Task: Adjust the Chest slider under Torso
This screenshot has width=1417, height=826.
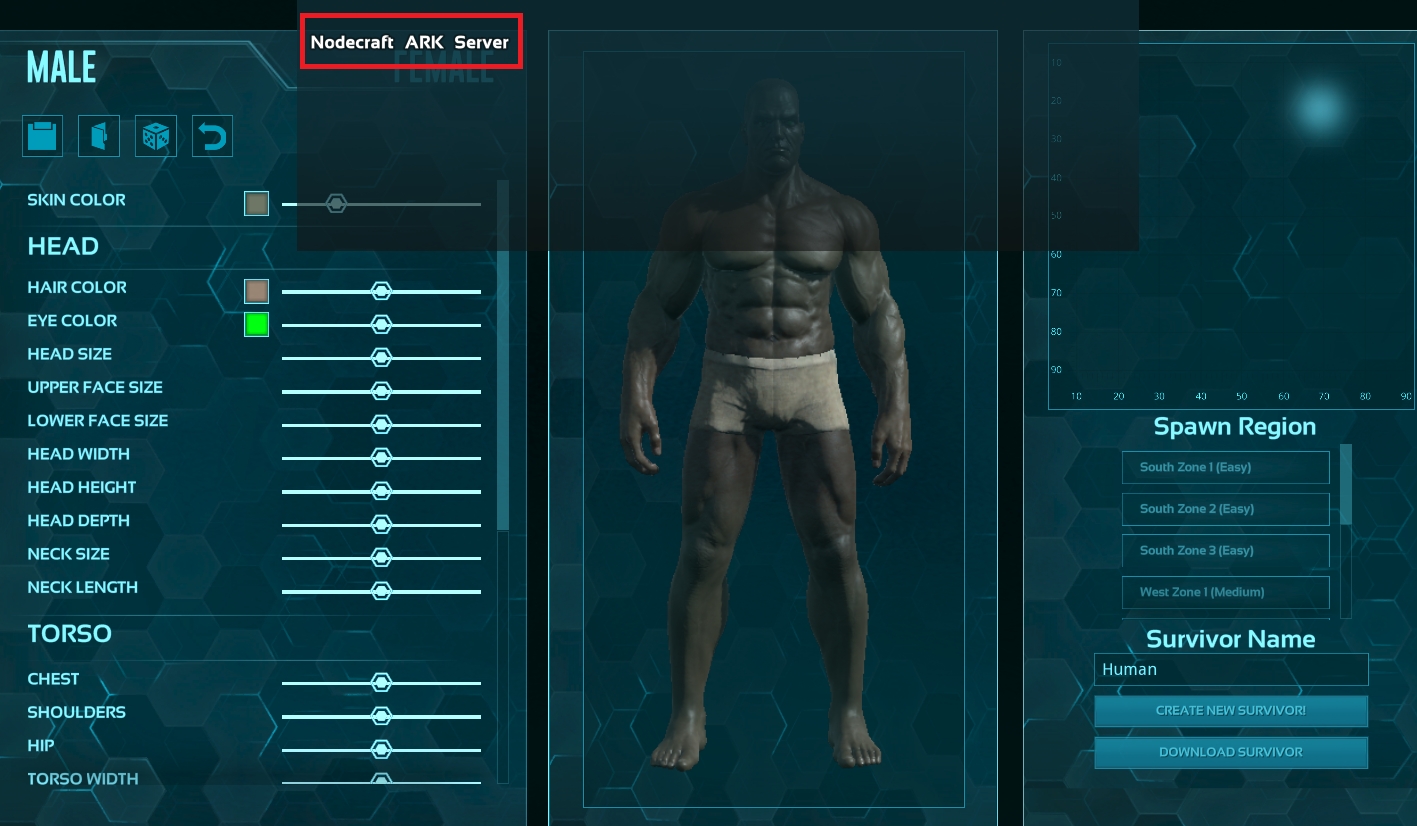Action: (381, 682)
